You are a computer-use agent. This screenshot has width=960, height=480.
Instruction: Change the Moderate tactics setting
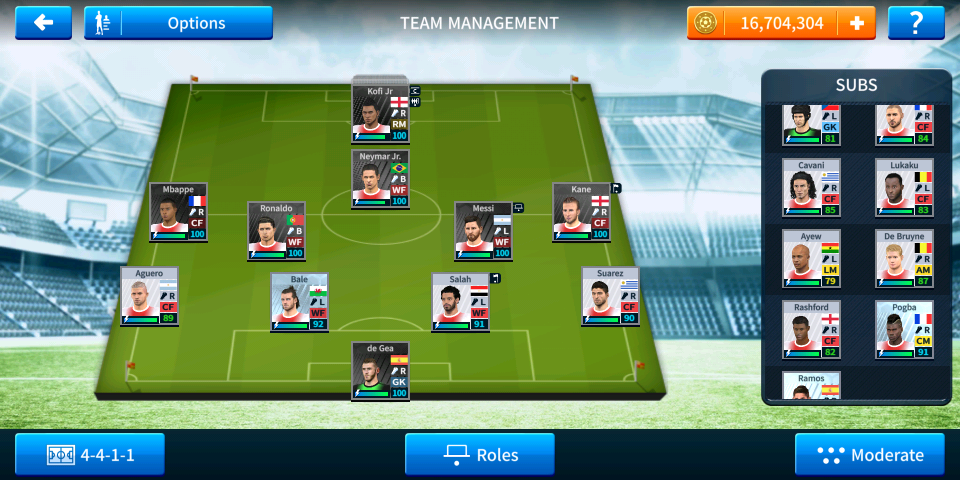[869, 455]
